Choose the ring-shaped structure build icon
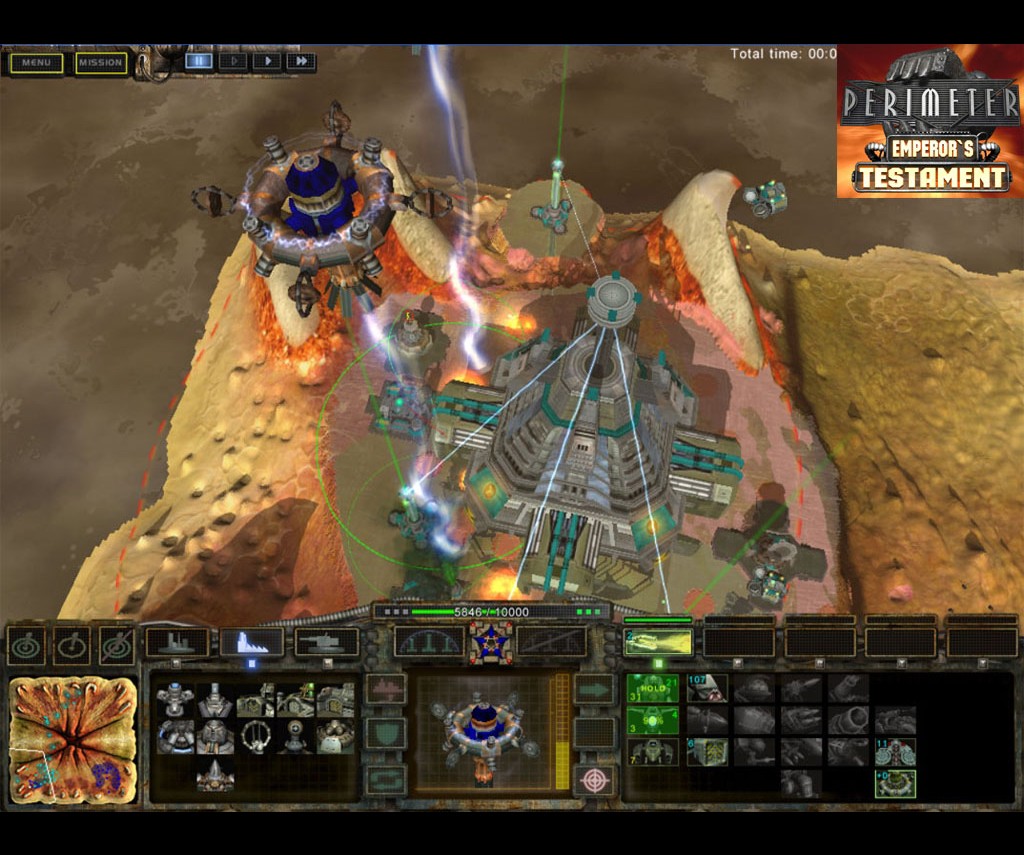The image size is (1024, 855). pos(255,737)
